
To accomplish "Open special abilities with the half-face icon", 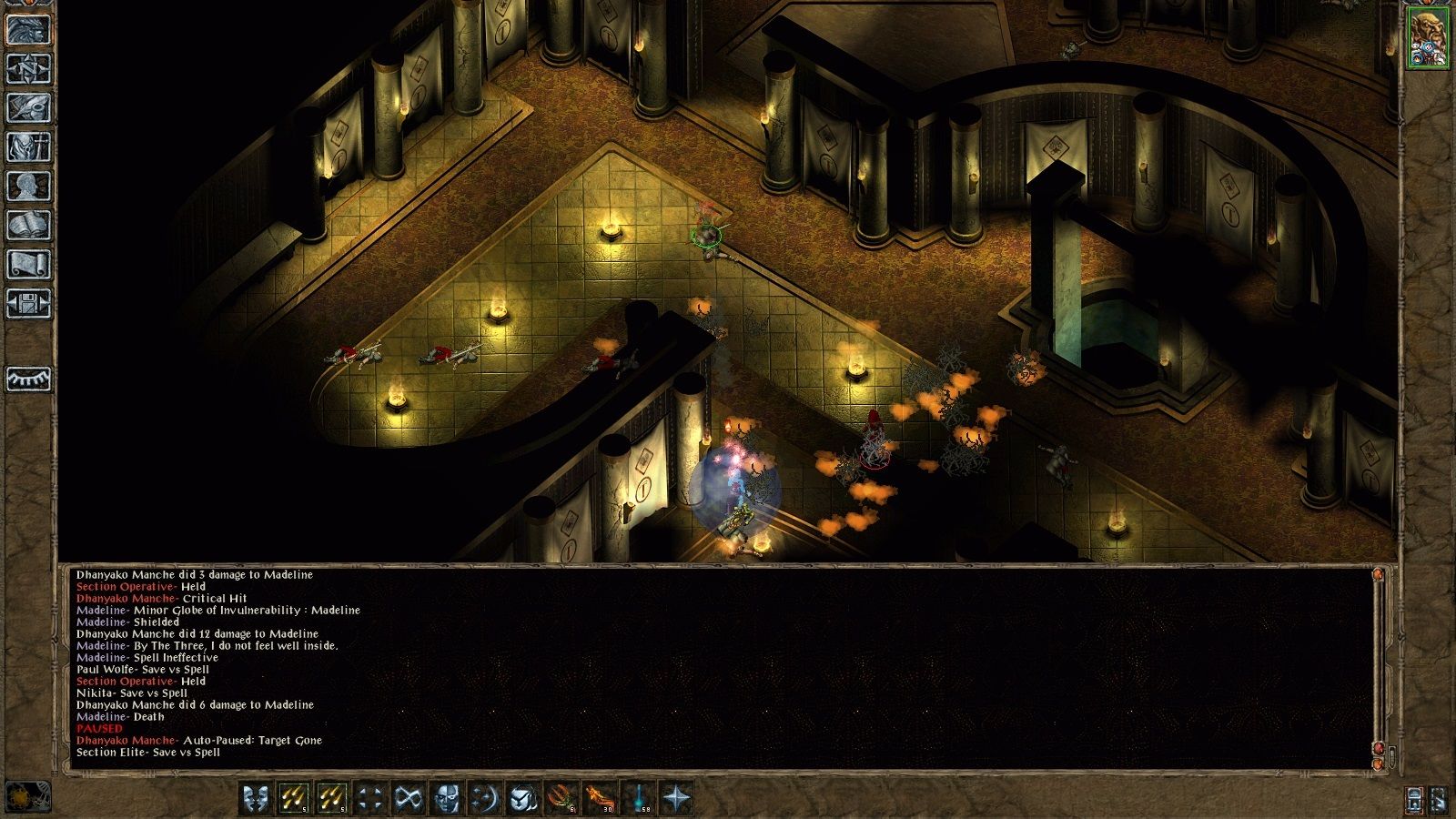I will point(447,796).
